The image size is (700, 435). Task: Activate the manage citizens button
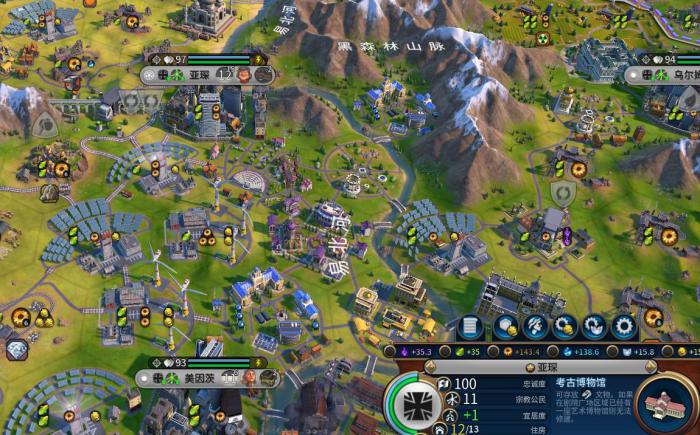536,326
